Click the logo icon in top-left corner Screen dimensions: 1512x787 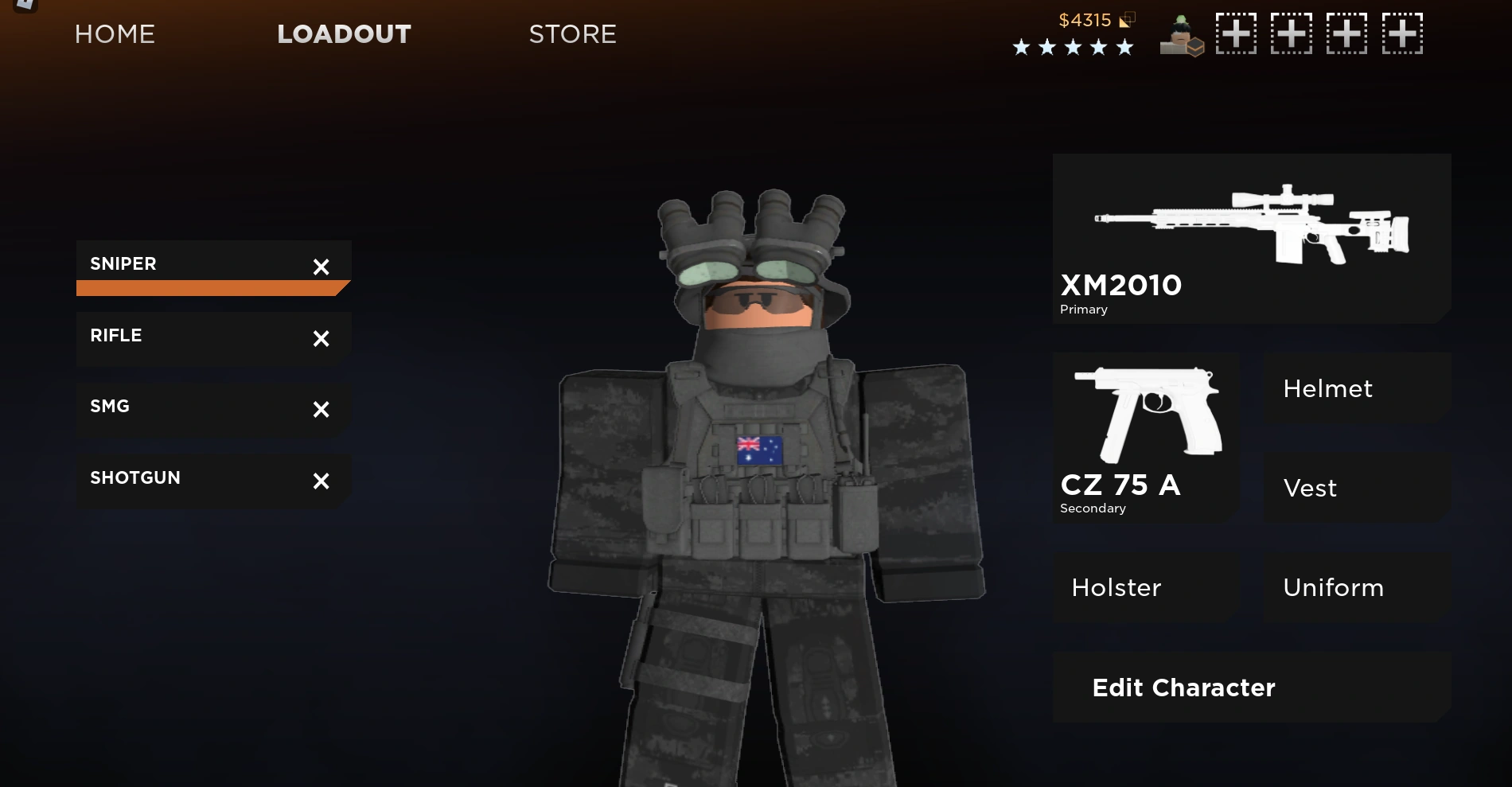(x=24, y=6)
